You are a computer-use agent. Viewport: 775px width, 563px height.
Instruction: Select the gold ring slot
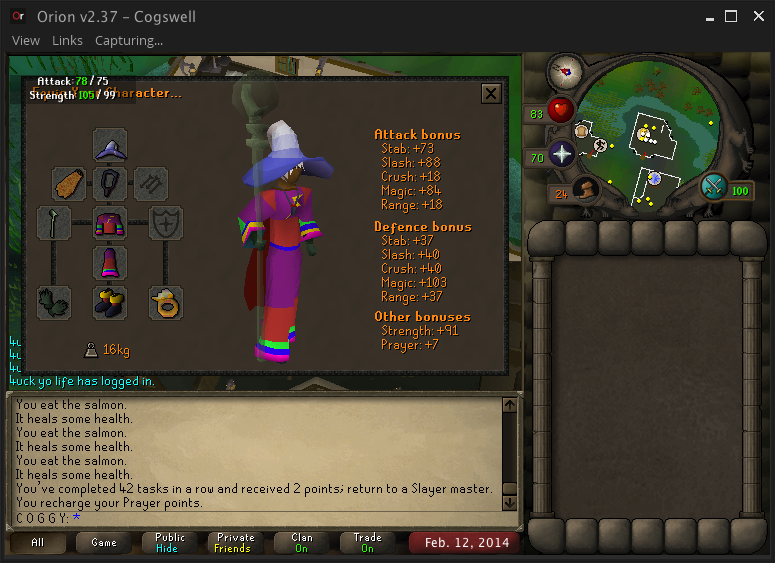tap(166, 302)
